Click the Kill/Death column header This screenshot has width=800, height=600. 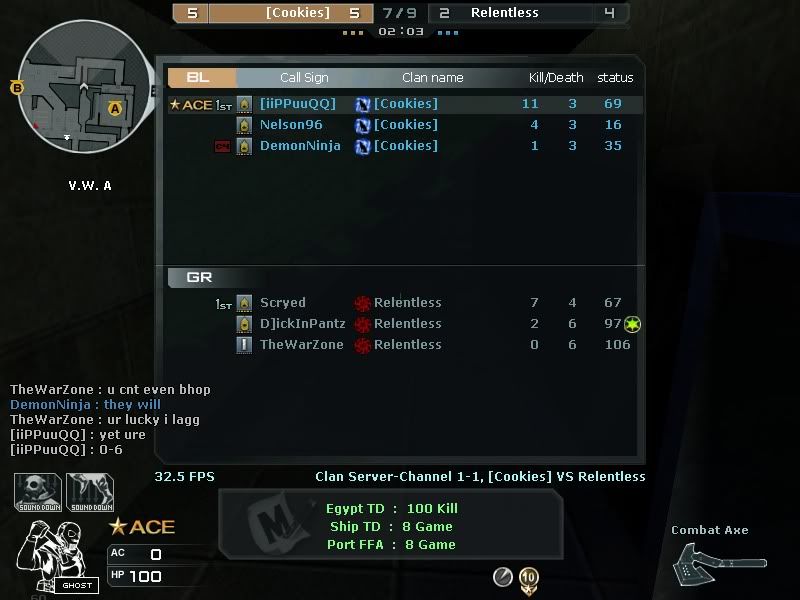pos(555,78)
